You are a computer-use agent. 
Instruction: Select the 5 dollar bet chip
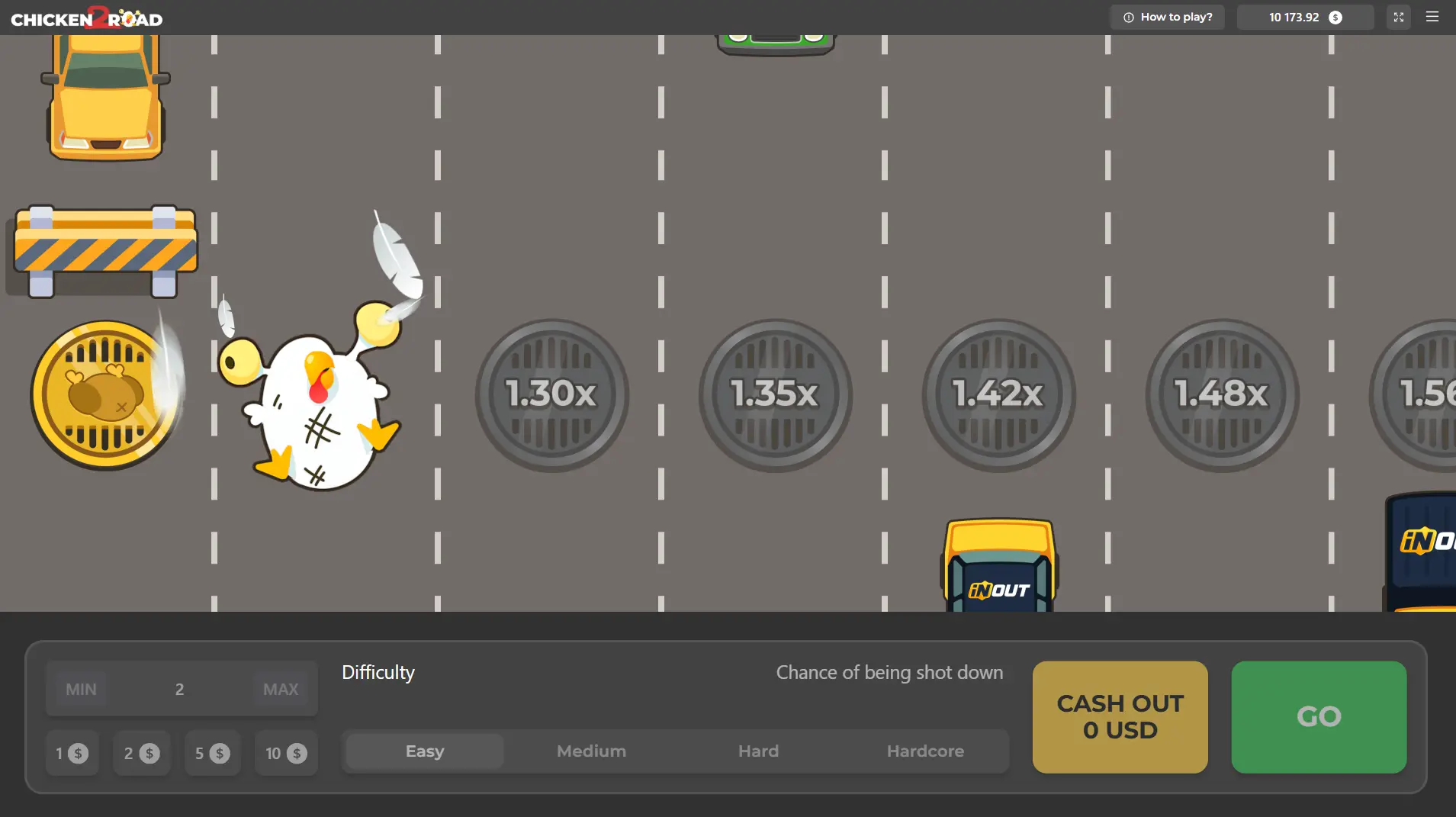(x=212, y=753)
